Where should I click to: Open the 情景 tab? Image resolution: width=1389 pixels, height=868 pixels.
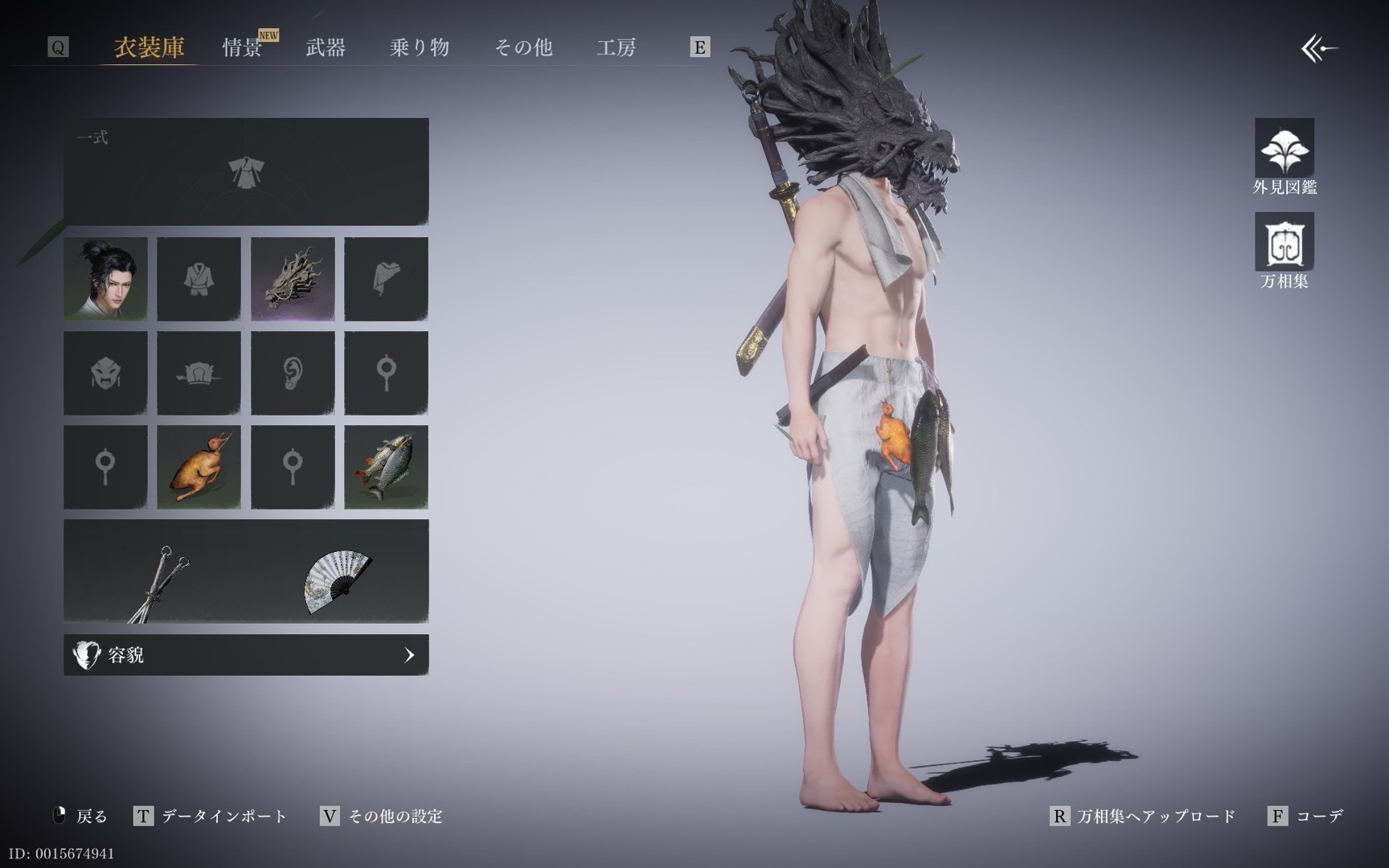[242, 47]
